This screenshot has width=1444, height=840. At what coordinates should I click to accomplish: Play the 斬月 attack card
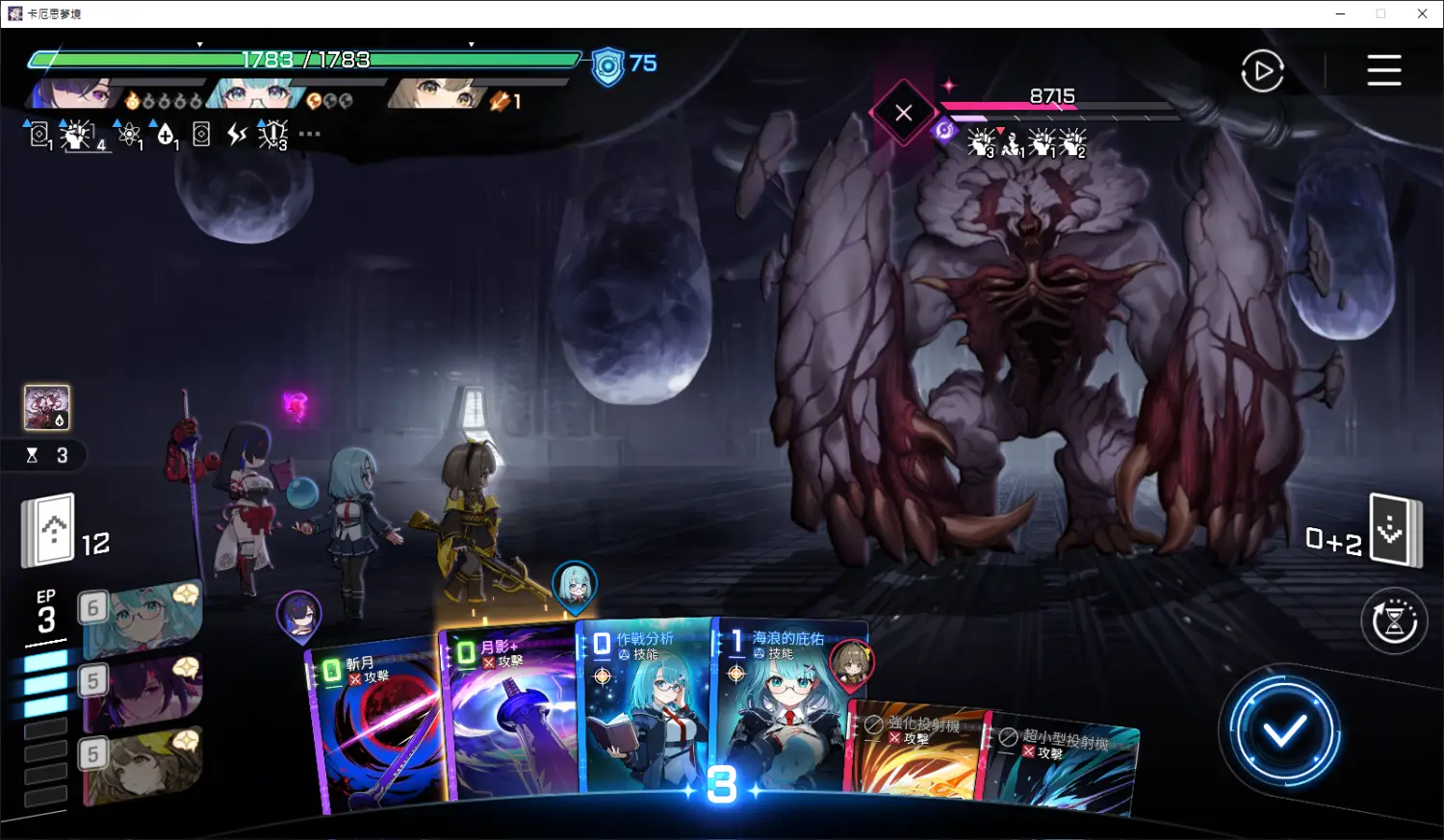(x=377, y=731)
